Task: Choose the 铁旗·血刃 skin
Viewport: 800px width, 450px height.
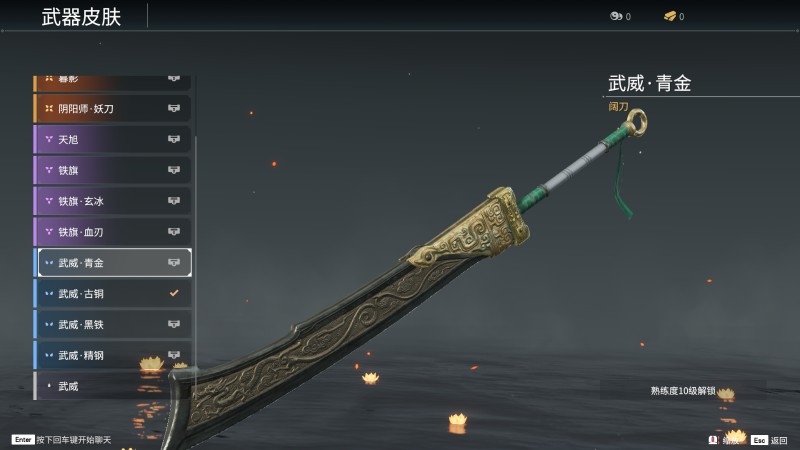Action: 112,232
